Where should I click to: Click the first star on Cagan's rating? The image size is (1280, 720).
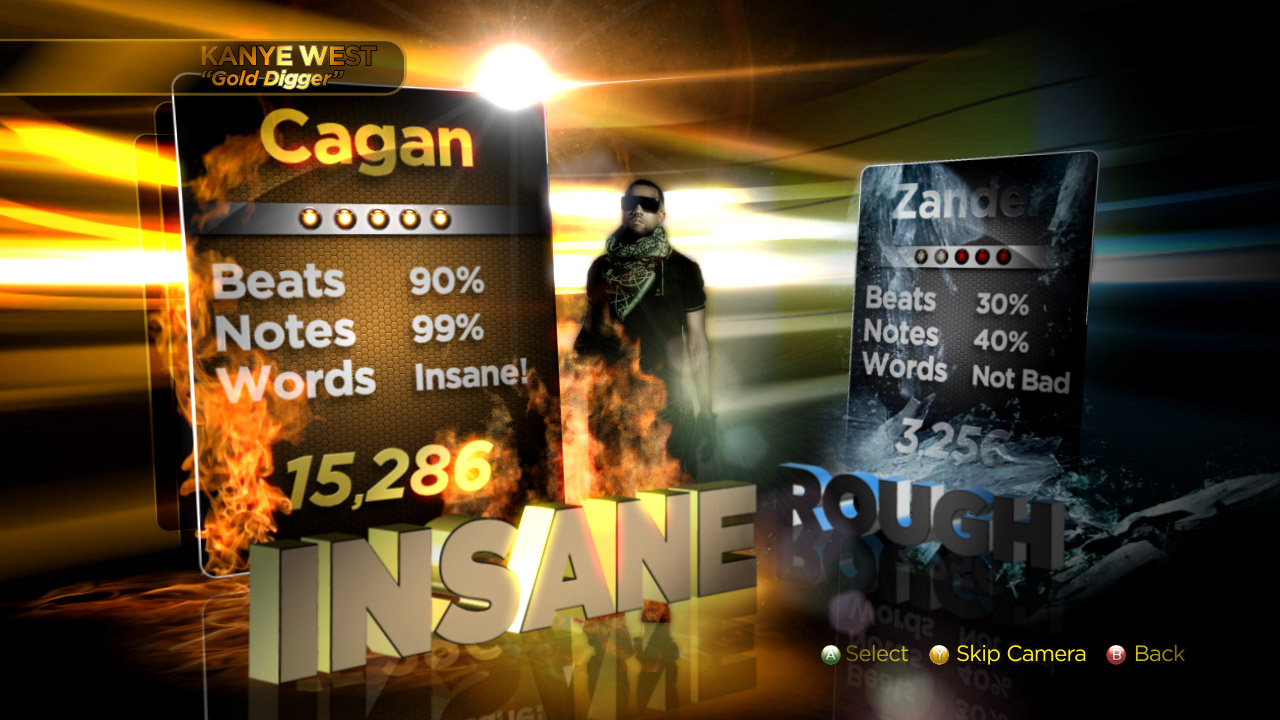(x=310, y=217)
